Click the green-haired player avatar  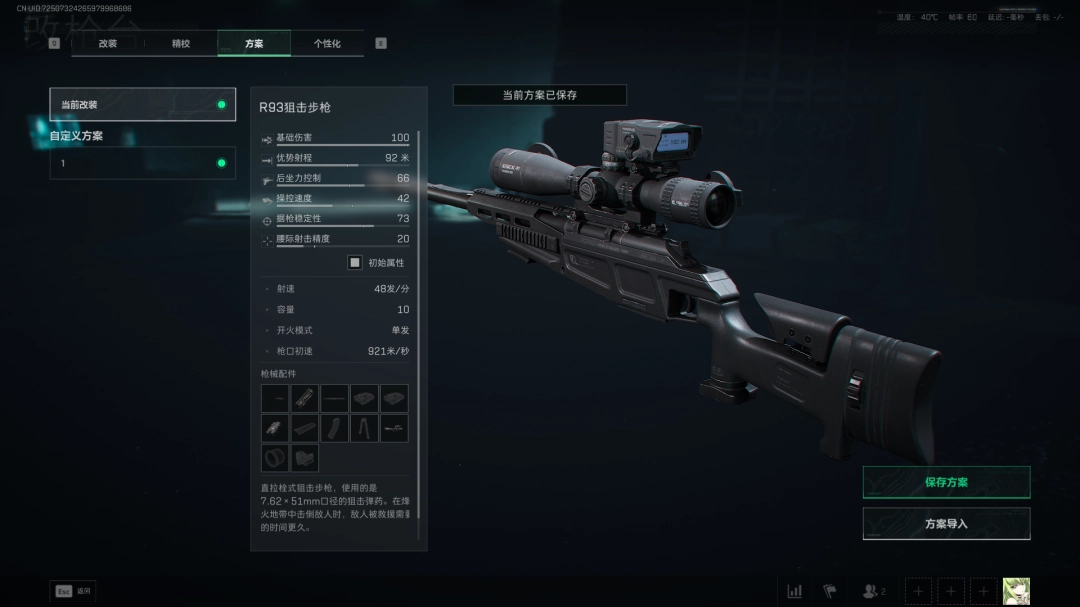1016,591
